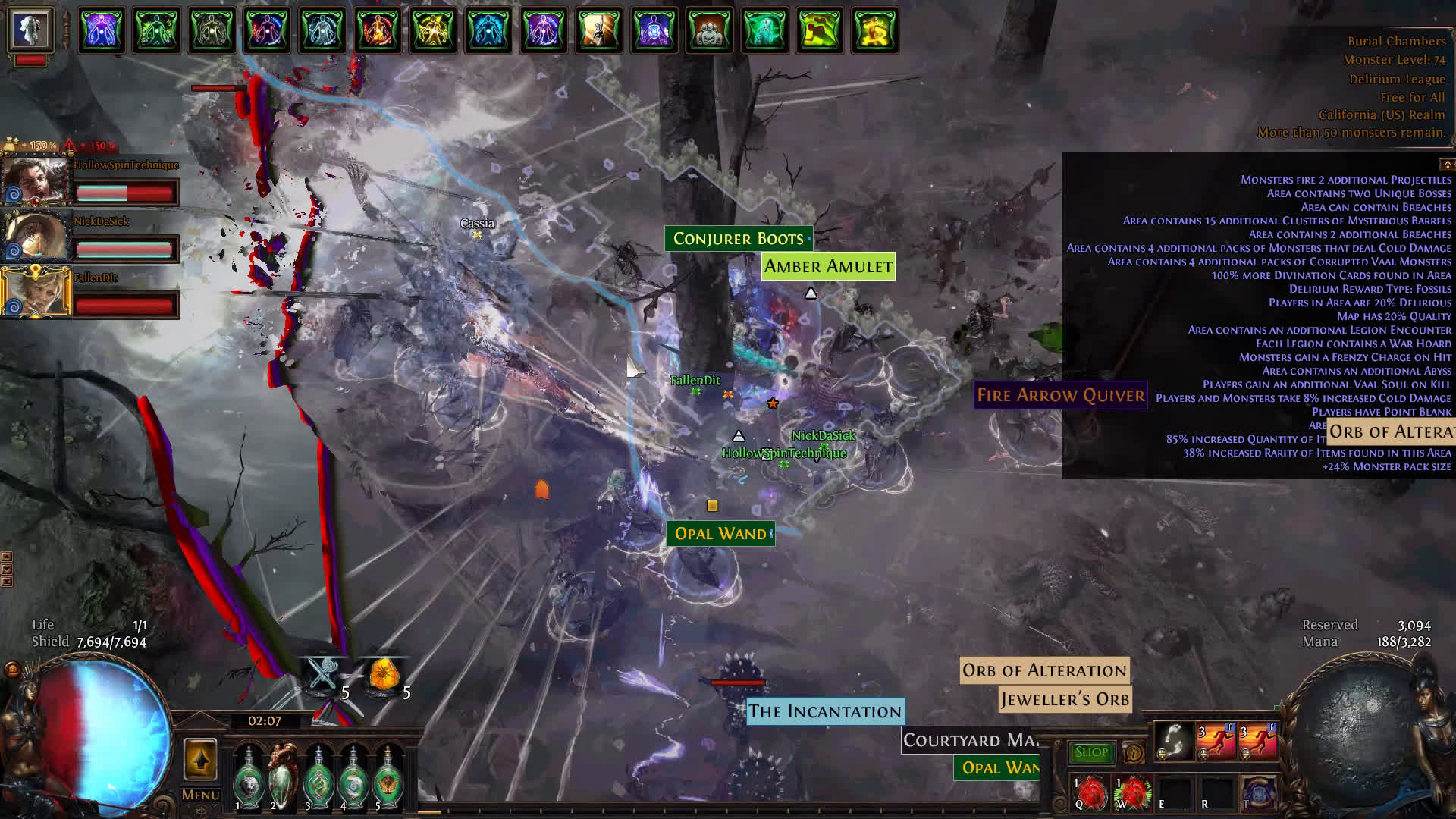Viewport: 1456px width, 819px height.
Task: Select HollowSpinTechnique's party portrait
Action: 34,182
